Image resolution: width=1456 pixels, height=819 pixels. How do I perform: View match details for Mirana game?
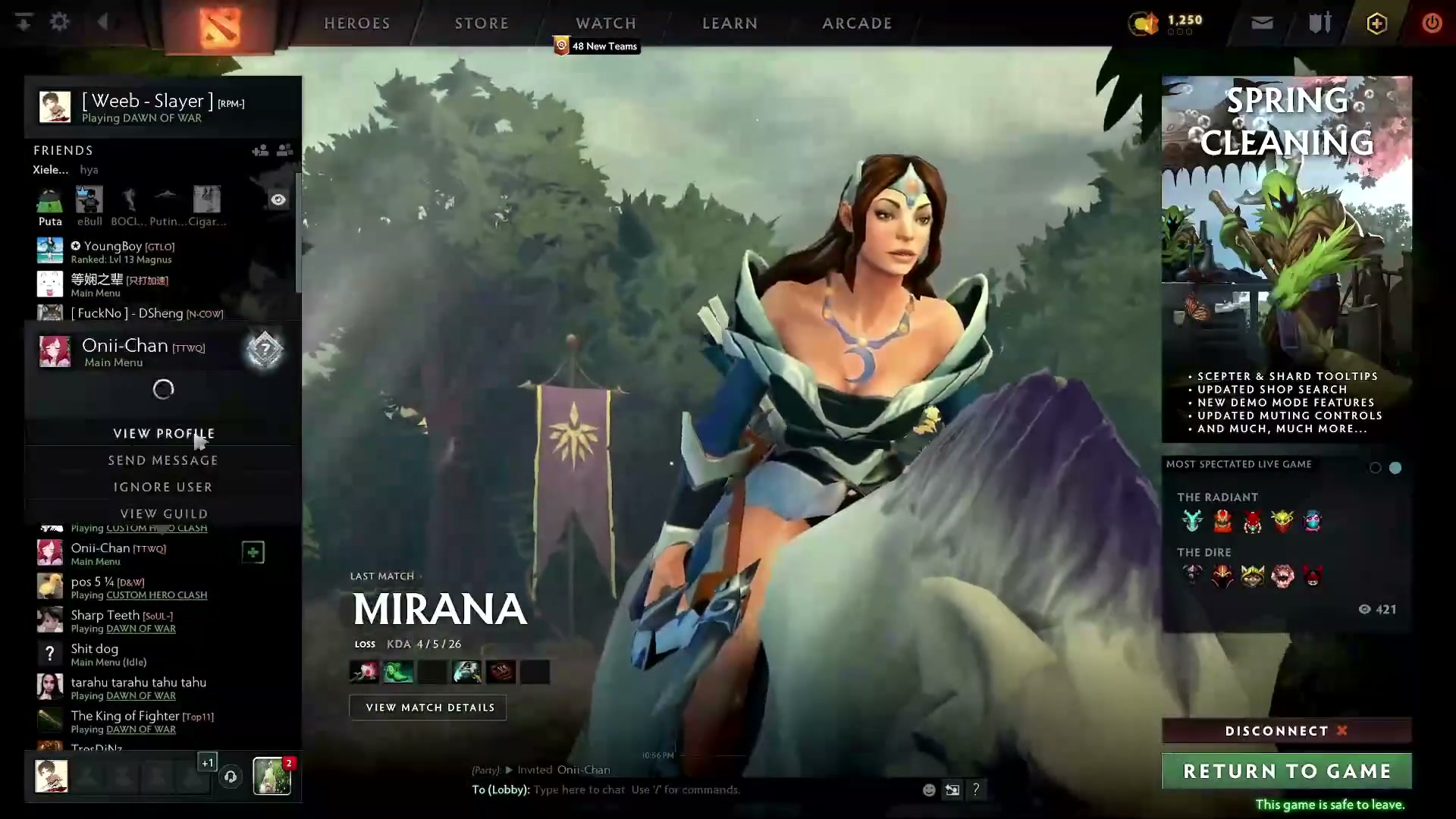pos(429,708)
